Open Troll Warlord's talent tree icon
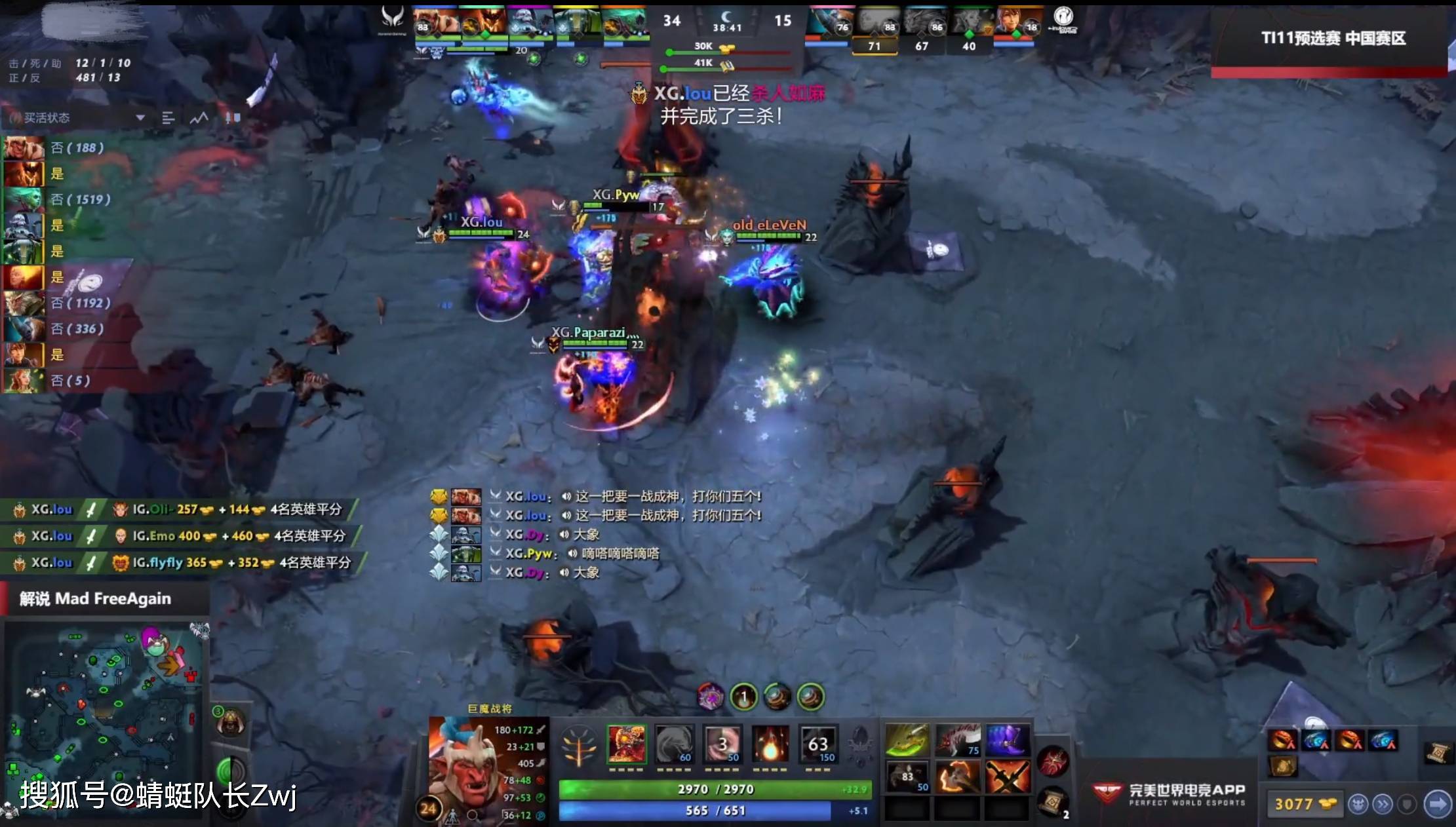Screen dimensions: 1456x827 (x=578, y=746)
